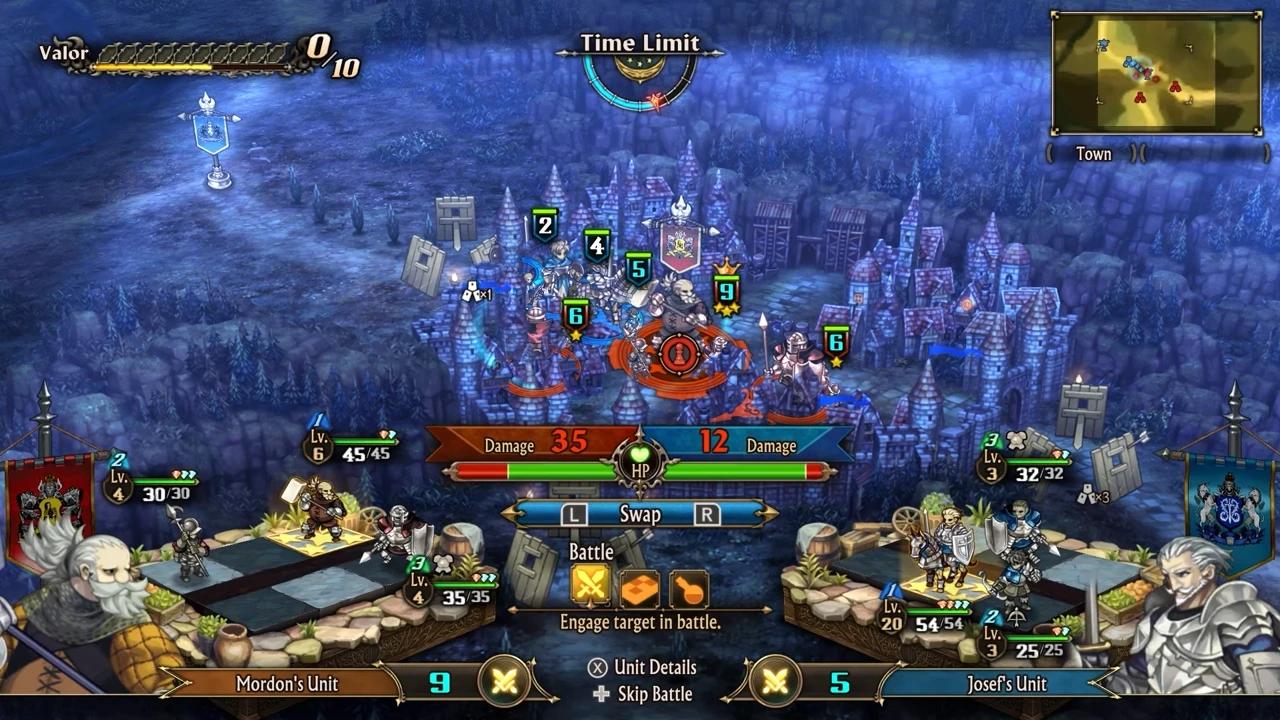Pick the level 2 unit marker
This screenshot has height=720, width=1280.
[544, 226]
